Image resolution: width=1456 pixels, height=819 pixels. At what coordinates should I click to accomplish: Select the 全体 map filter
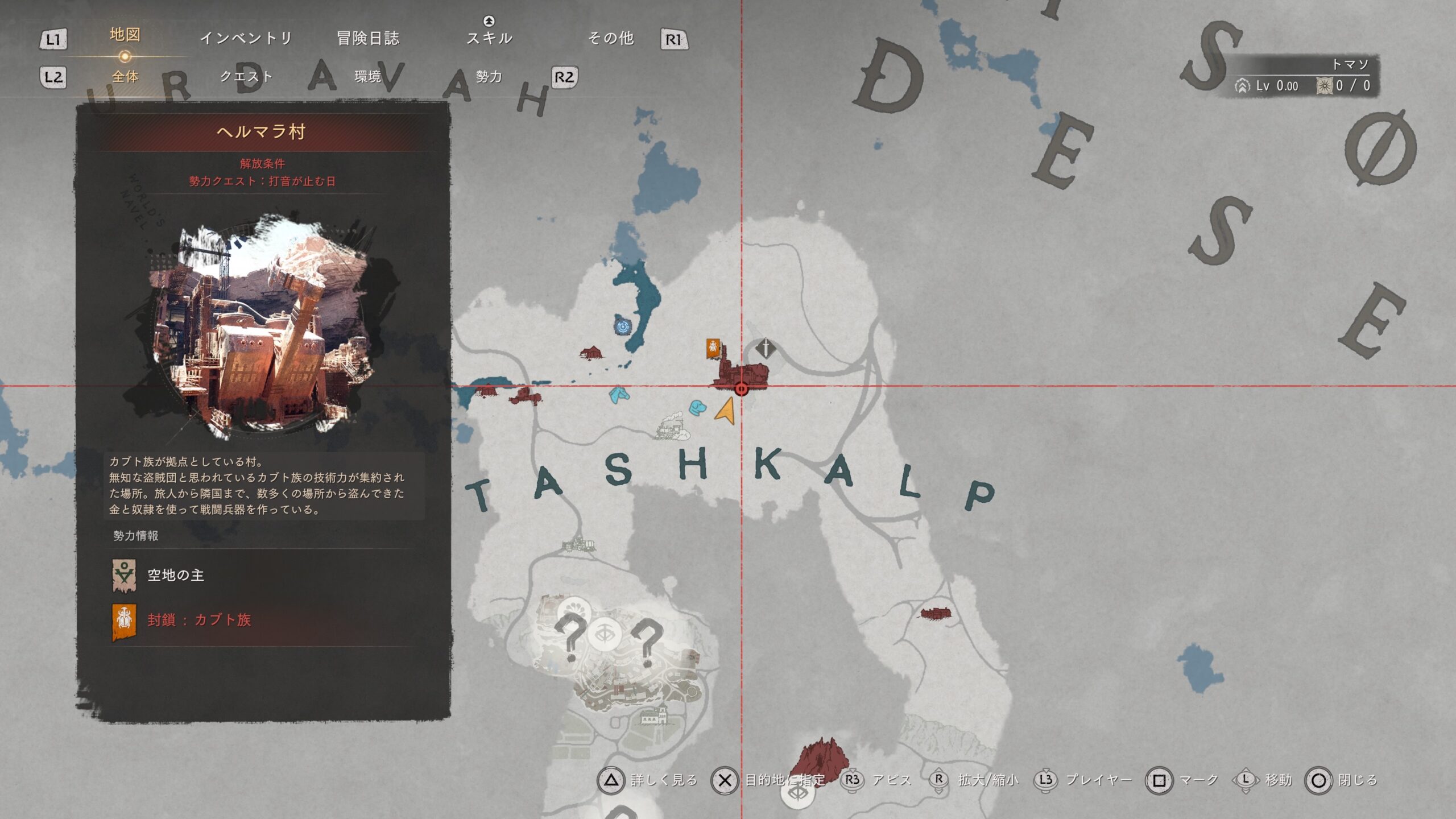click(x=125, y=77)
